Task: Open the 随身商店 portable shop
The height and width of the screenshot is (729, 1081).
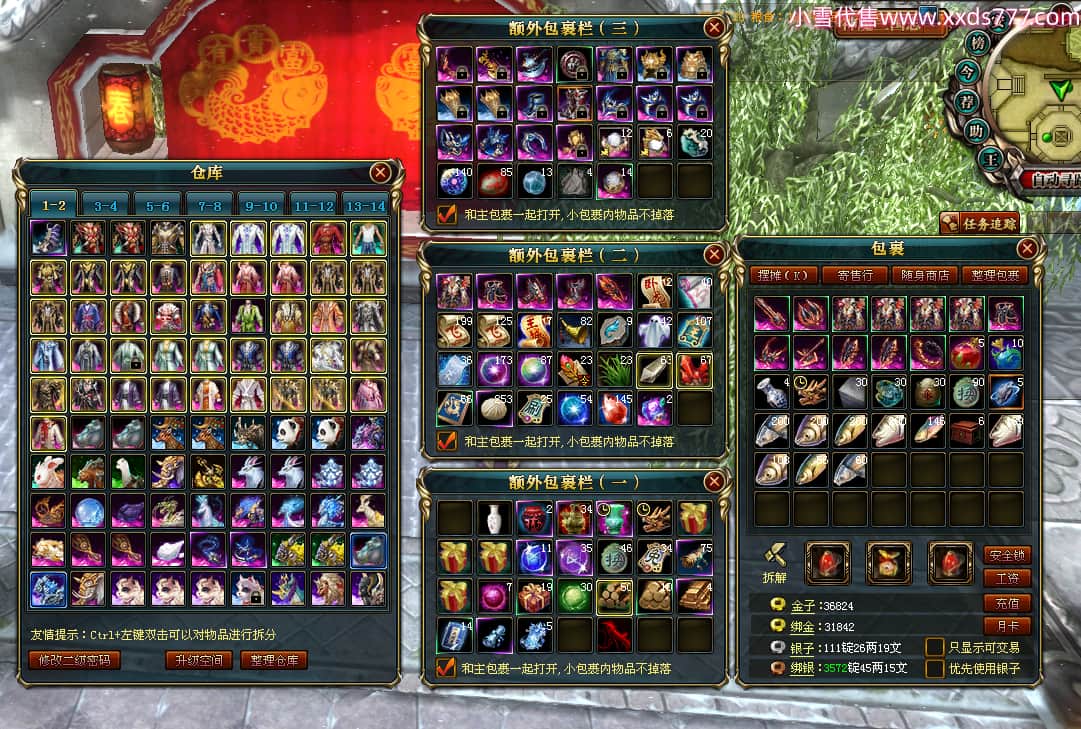Action: (924, 275)
